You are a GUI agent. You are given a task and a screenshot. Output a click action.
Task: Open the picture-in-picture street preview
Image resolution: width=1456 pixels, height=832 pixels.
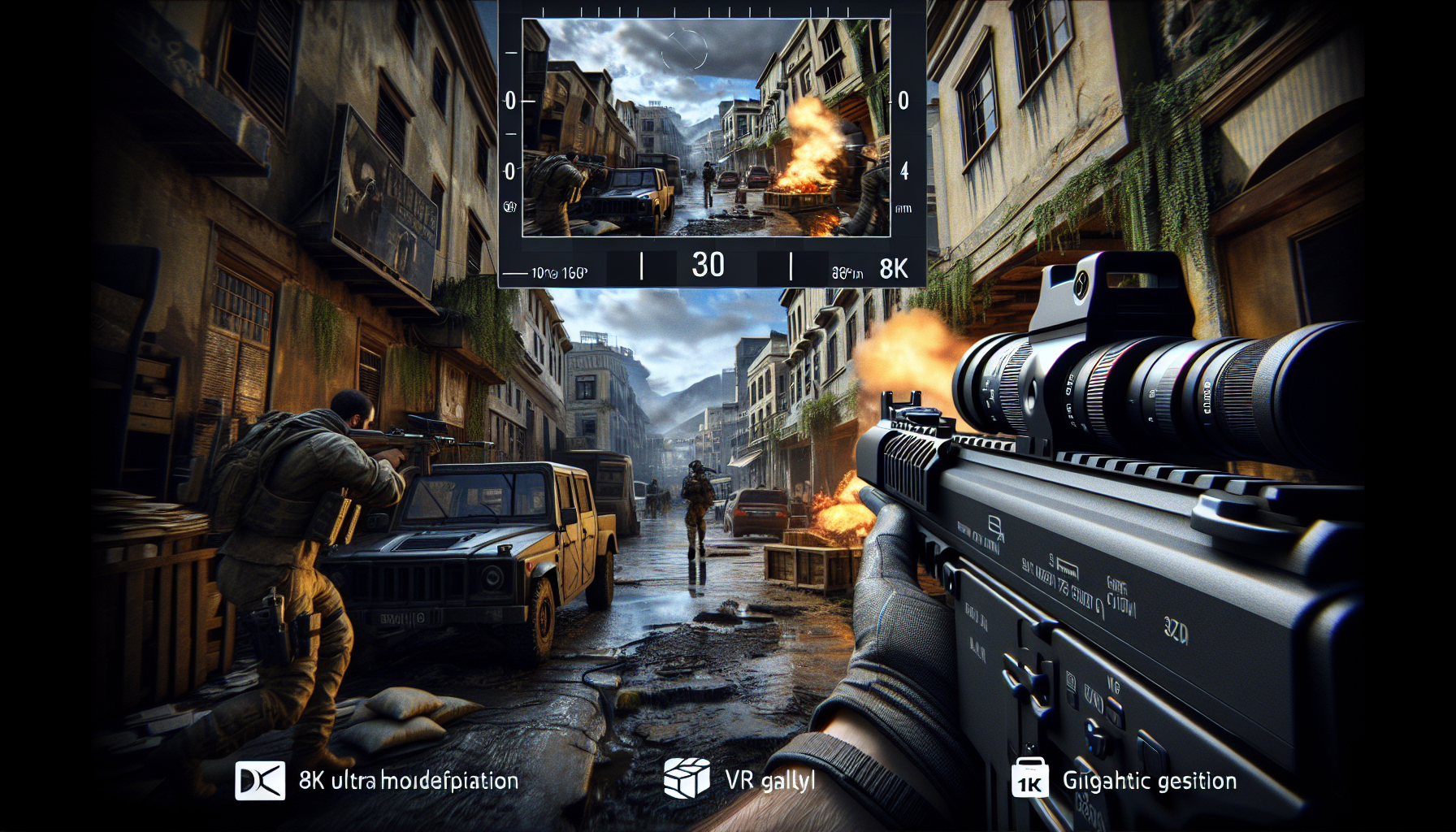(x=705, y=128)
